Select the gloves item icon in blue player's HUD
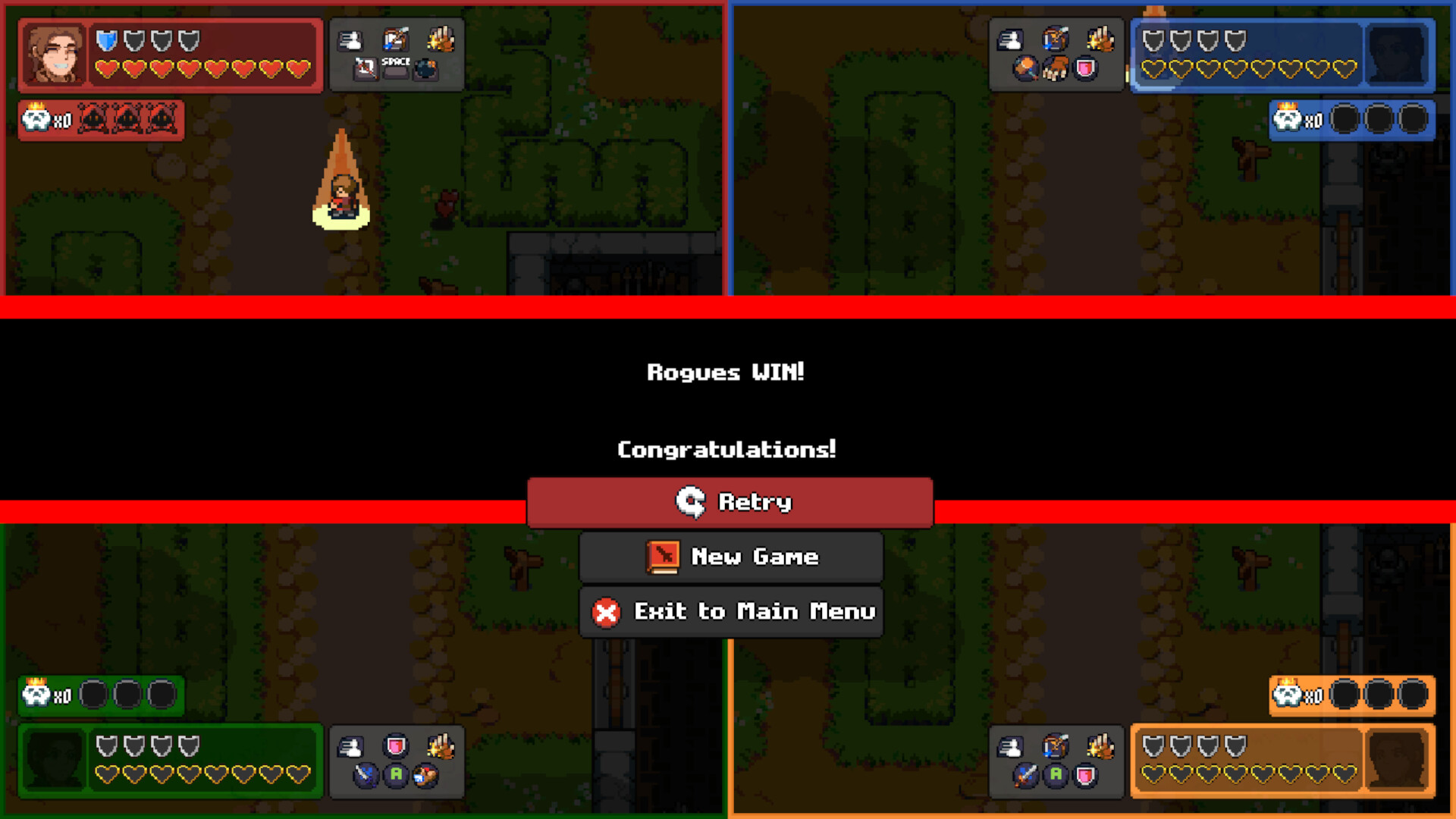This screenshot has height=819, width=1456. click(x=1056, y=69)
